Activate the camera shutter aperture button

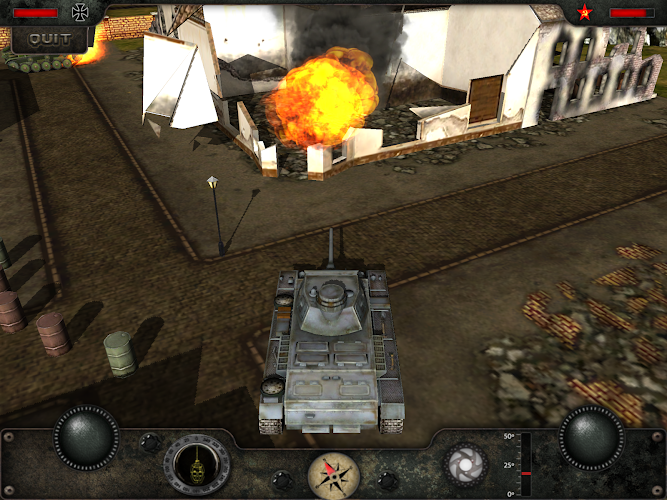point(465,464)
